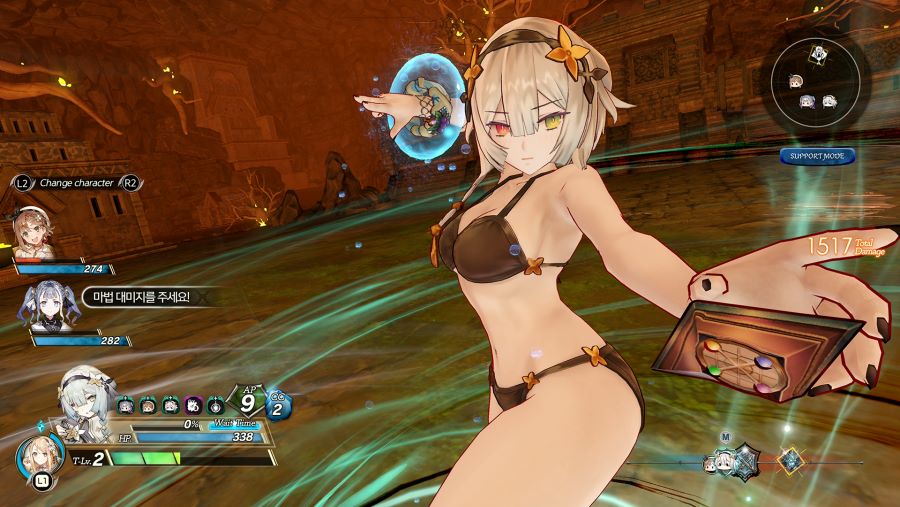900x507 pixels.
Task: Select the blue CC 2 gem
Action: tap(279, 405)
